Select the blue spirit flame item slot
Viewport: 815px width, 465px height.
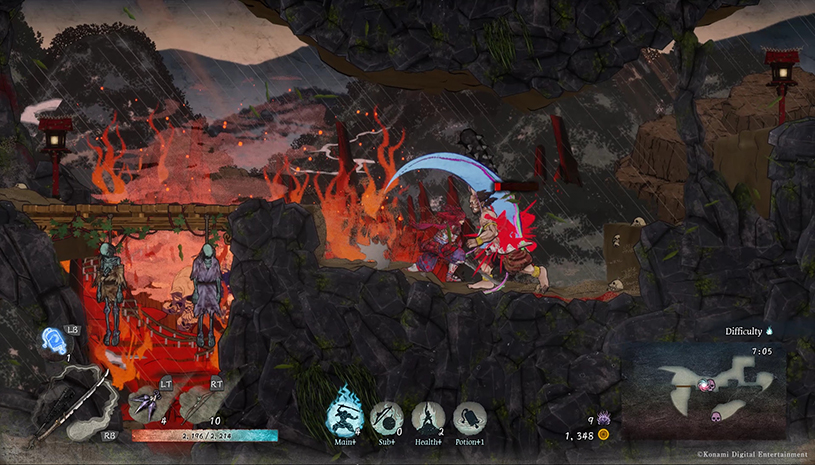click(55, 339)
